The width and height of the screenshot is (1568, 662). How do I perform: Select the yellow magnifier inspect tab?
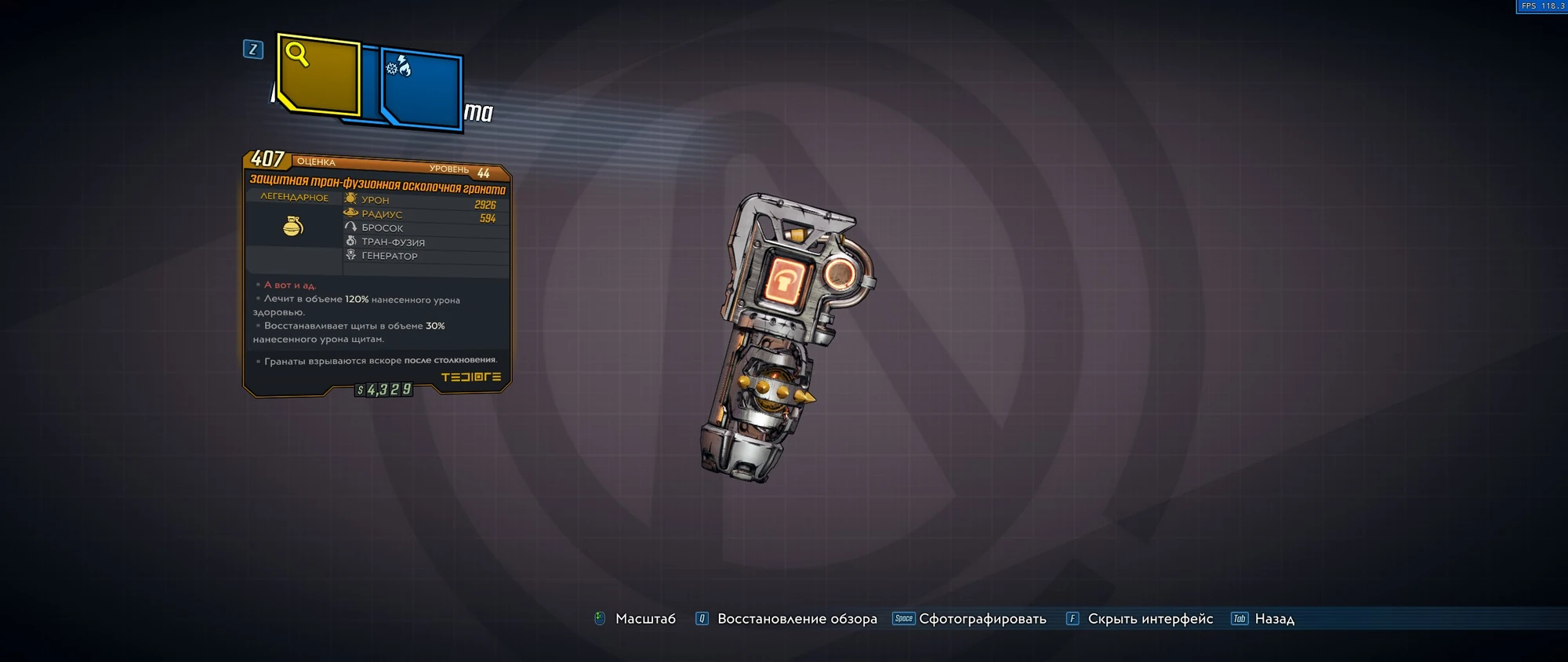pos(318,75)
